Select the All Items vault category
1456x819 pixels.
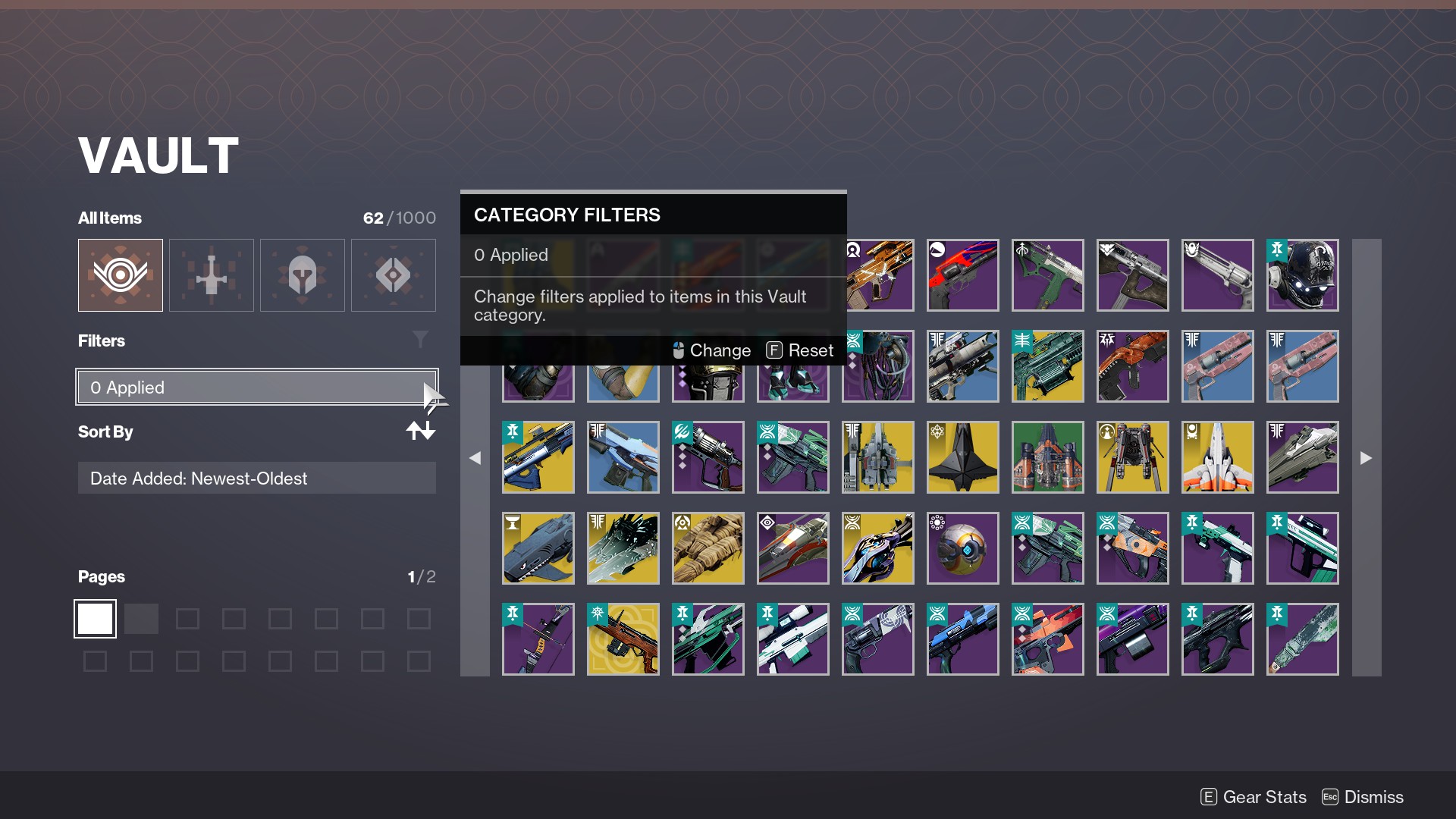pos(121,275)
